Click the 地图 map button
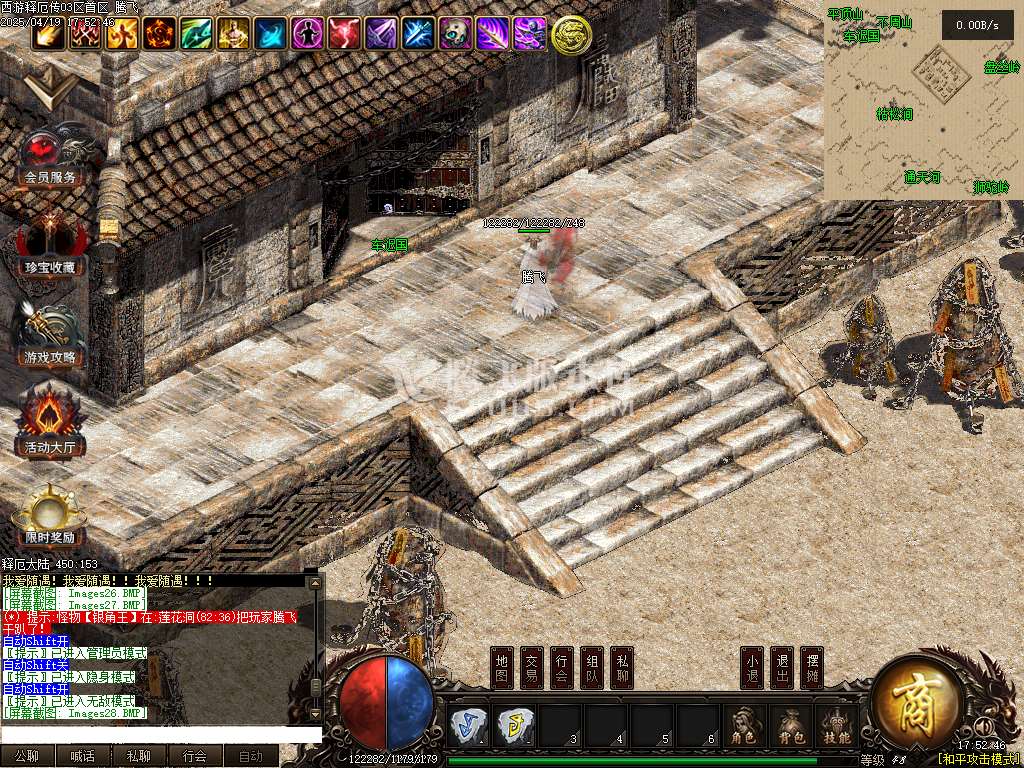Image resolution: width=1024 pixels, height=768 pixels. (503, 668)
